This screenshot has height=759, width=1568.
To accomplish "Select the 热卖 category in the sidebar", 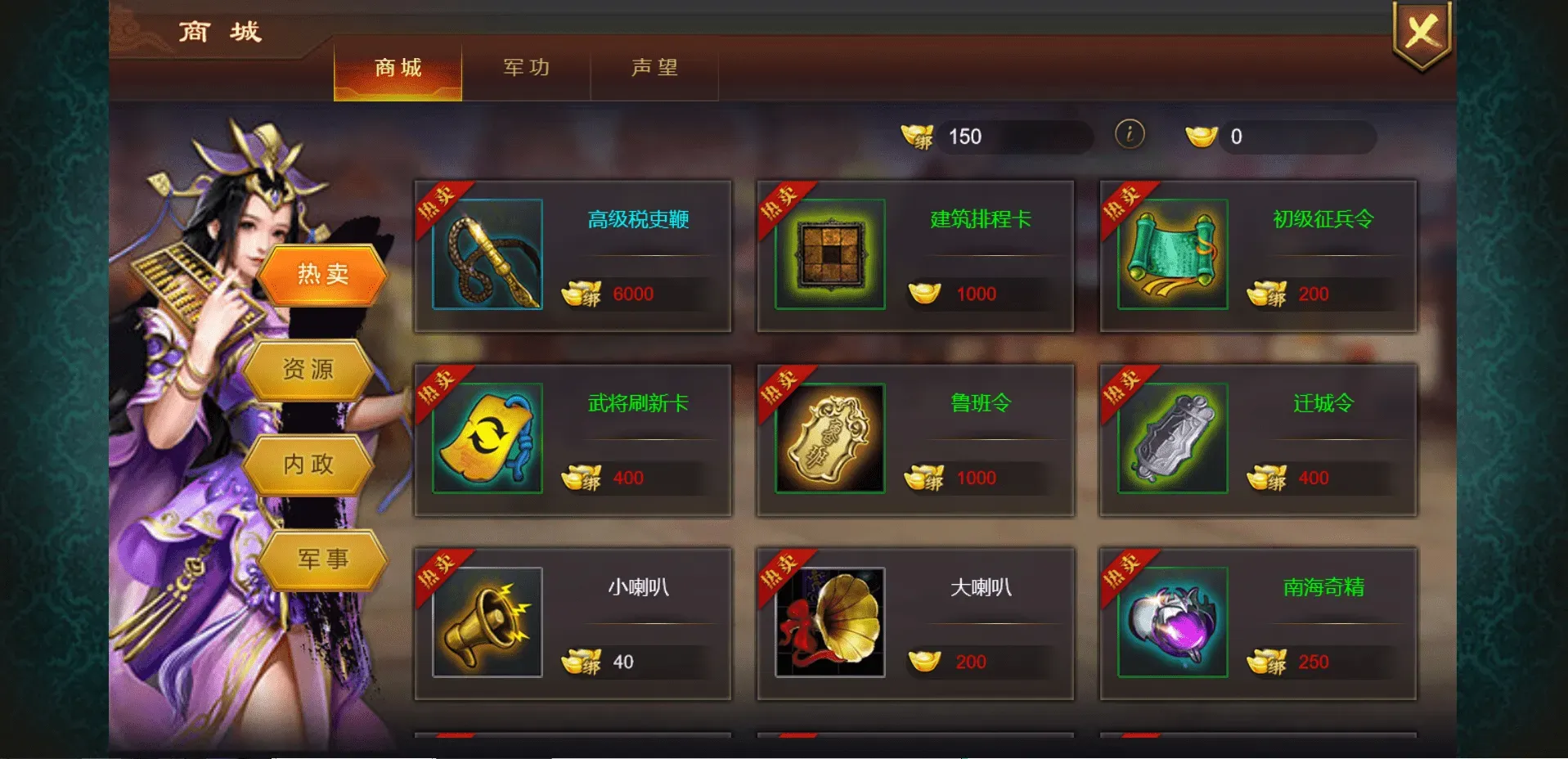I will point(324,272).
